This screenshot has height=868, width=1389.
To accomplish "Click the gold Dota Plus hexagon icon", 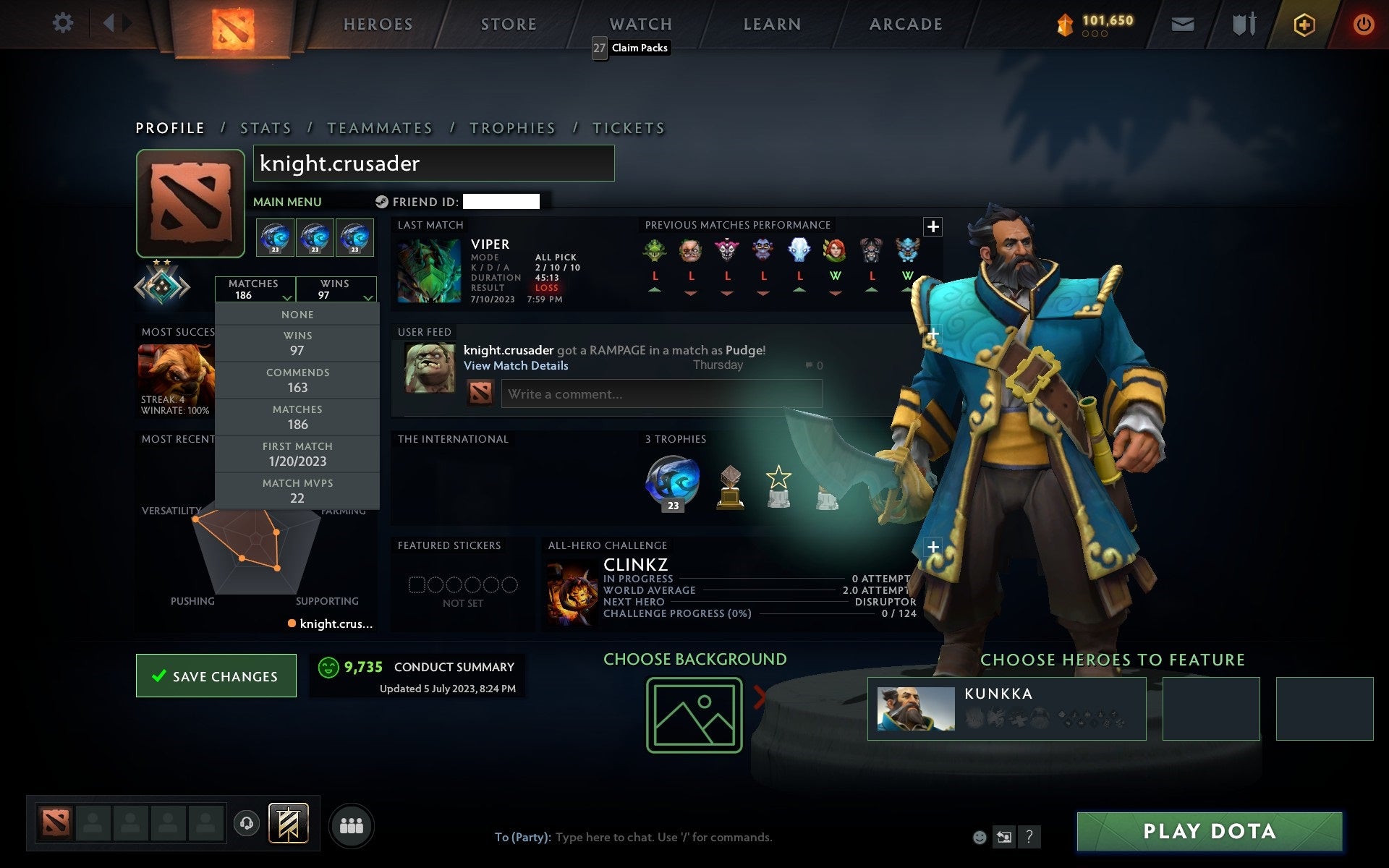I will (x=1302, y=23).
